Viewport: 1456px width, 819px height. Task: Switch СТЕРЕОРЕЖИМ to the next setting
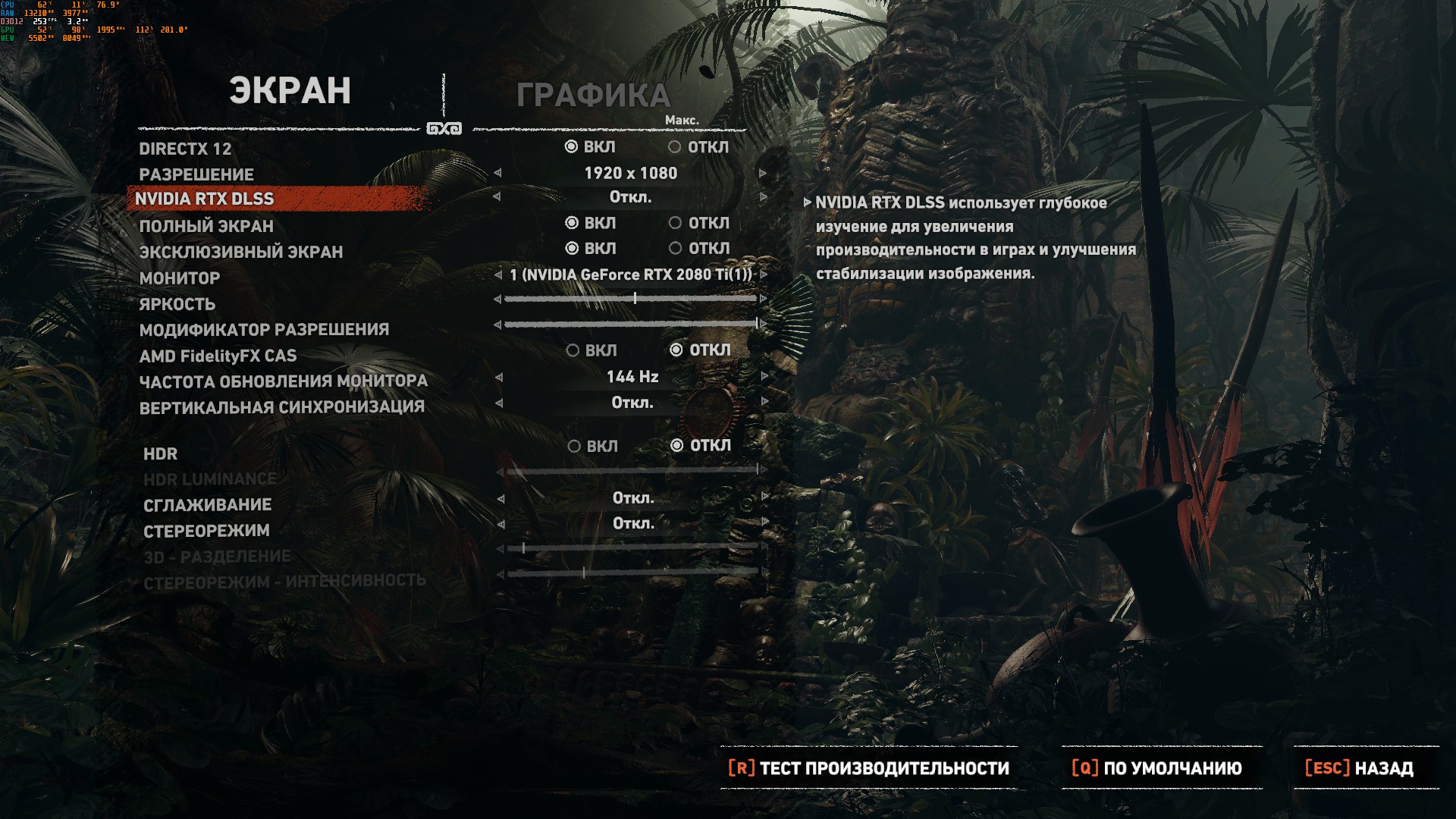(764, 523)
